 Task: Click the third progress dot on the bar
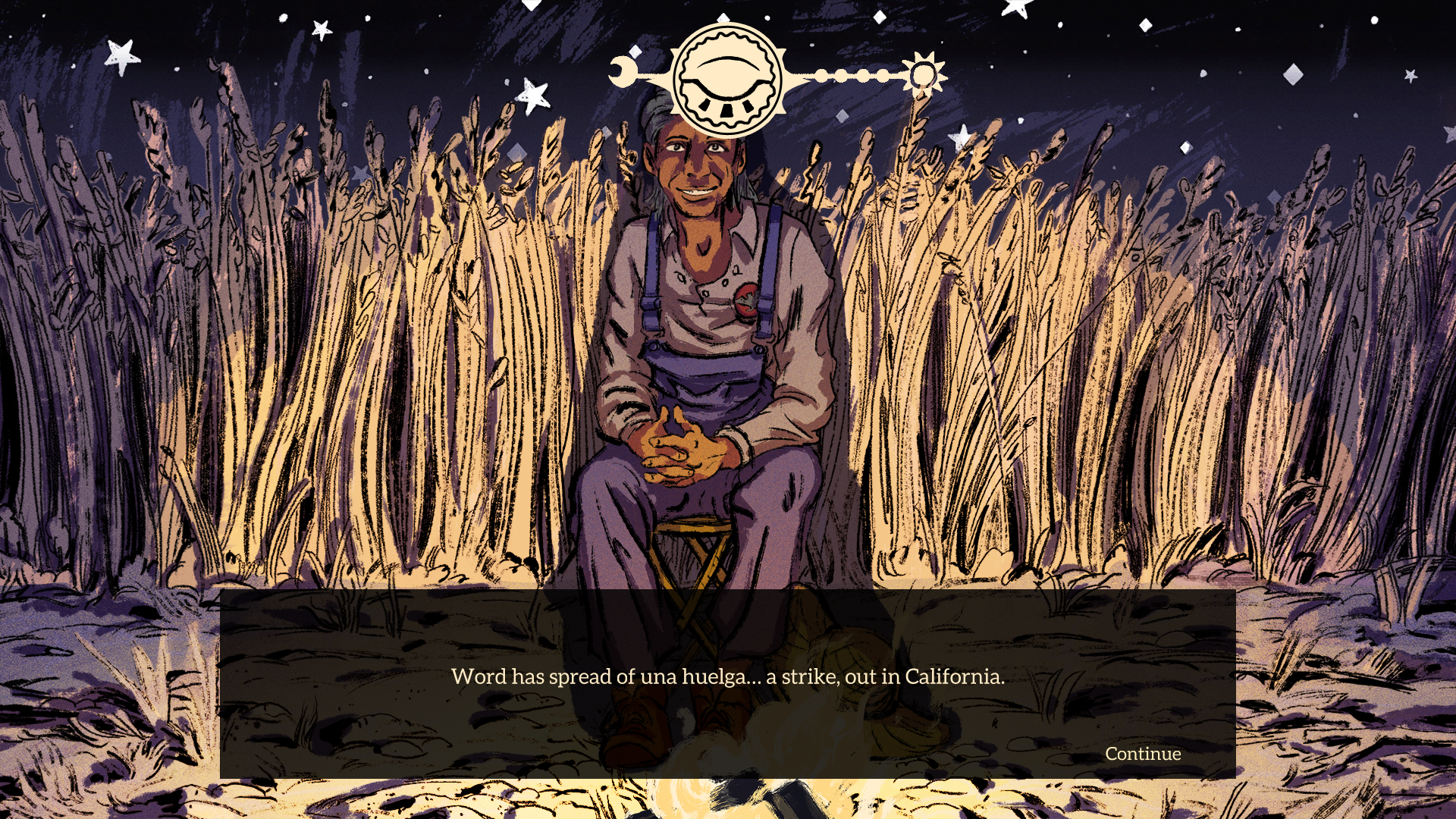864,75
